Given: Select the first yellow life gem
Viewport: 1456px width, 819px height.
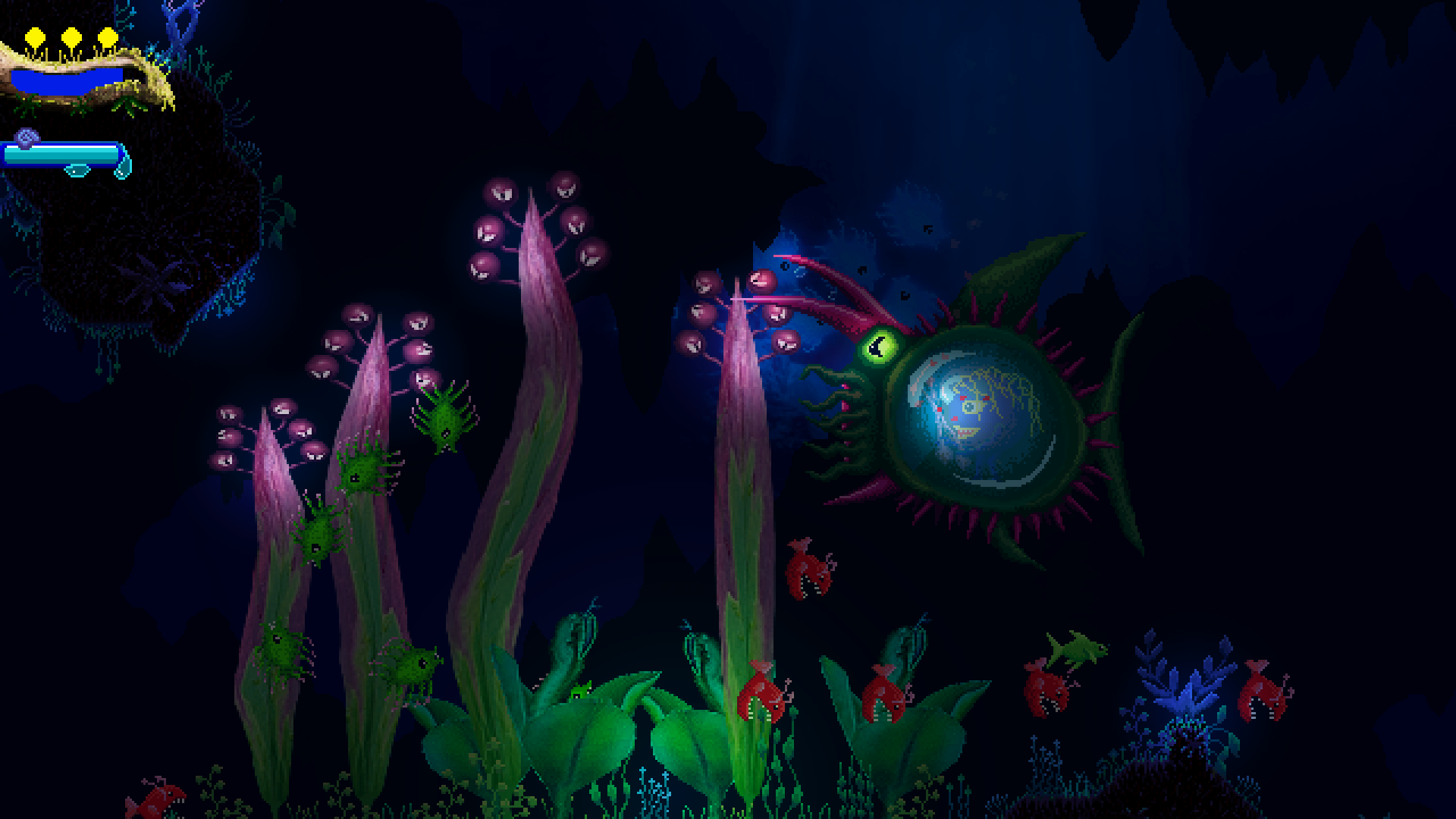Looking at the screenshot, I should coord(34,35).
